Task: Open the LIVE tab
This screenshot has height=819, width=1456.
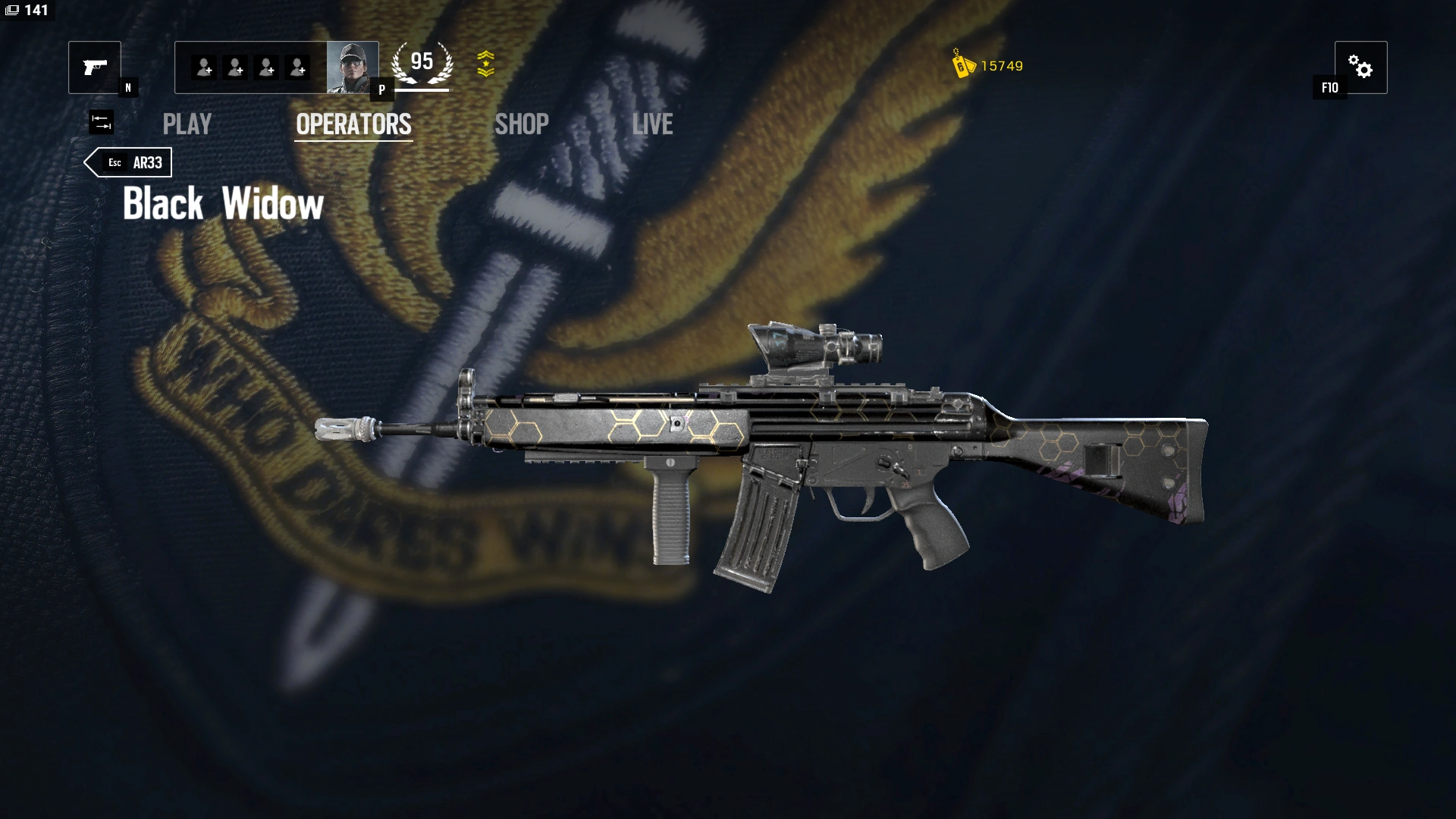Action: coord(654,124)
